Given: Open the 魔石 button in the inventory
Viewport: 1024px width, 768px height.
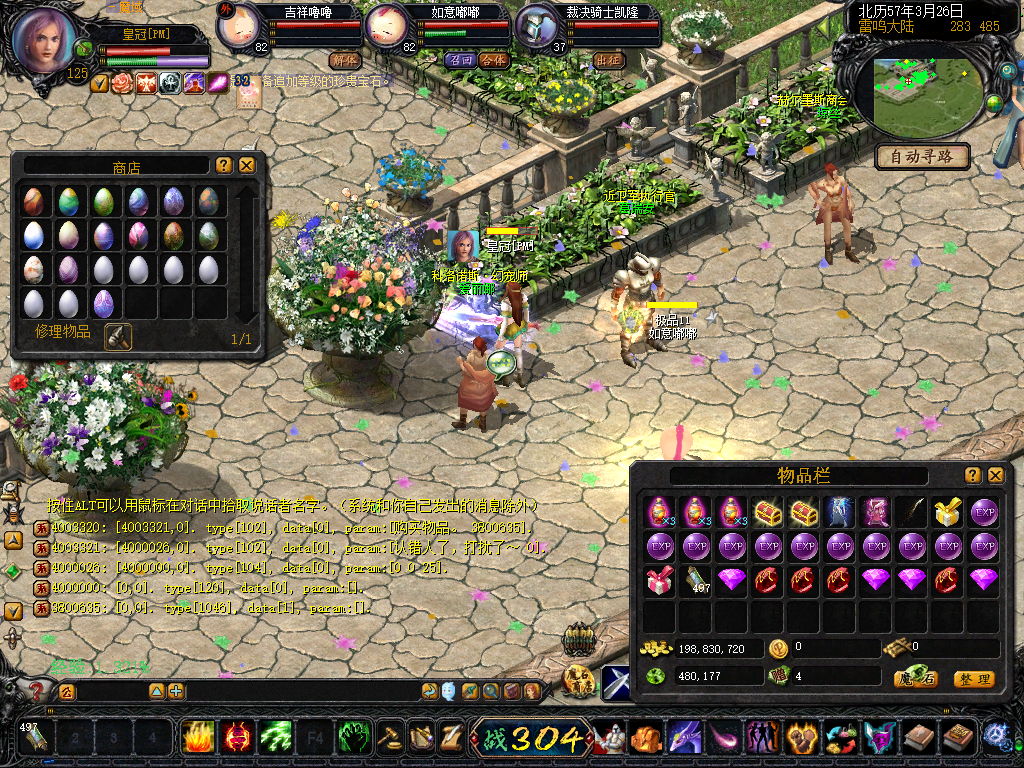Looking at the screenshot, I should click(x=915, y=679).
